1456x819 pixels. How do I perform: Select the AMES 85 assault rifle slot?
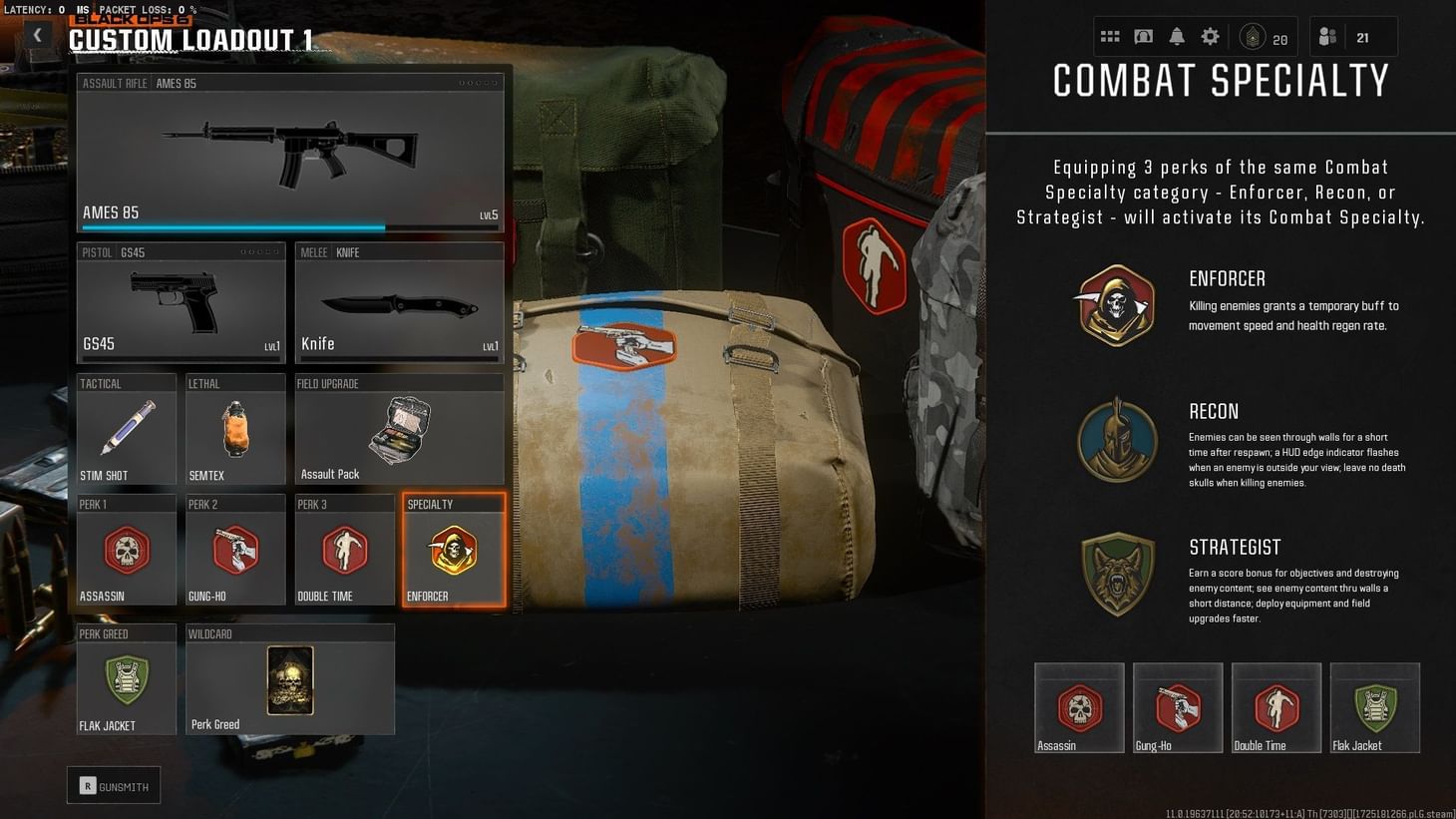[290, 150]
